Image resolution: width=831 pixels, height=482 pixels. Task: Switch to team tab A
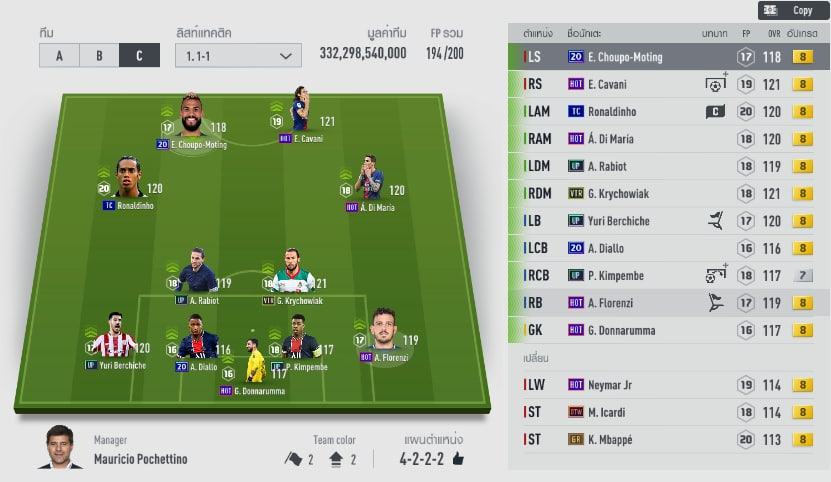[x=59, y=55]
